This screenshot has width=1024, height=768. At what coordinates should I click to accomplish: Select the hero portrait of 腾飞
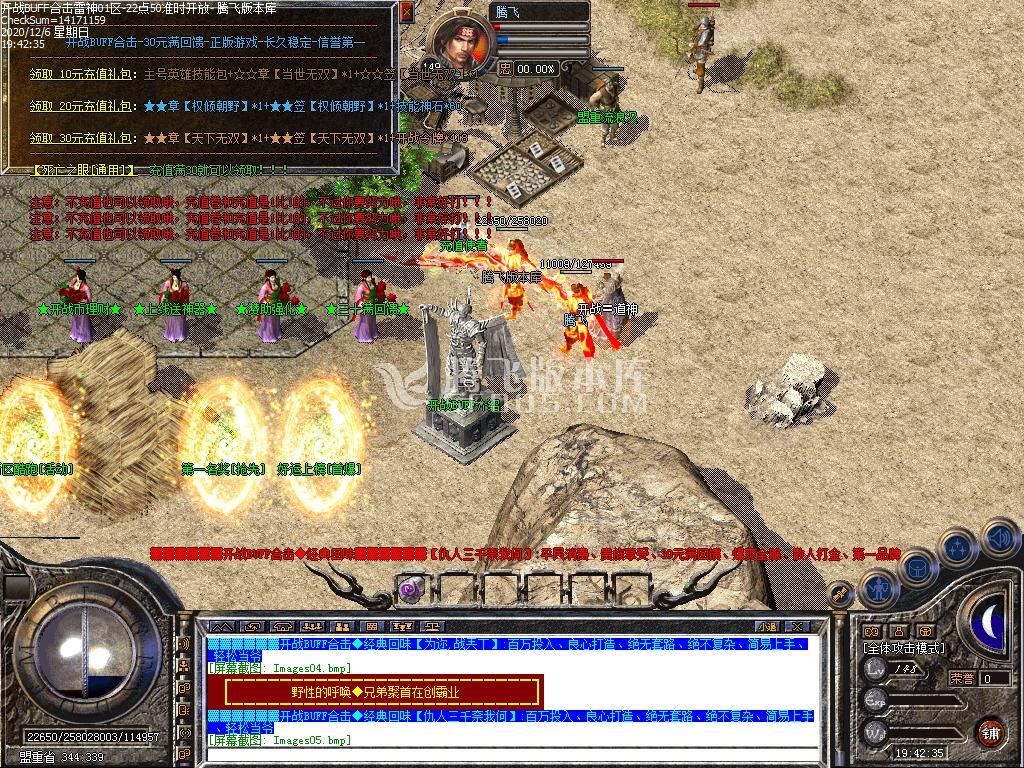click(460, 39)
